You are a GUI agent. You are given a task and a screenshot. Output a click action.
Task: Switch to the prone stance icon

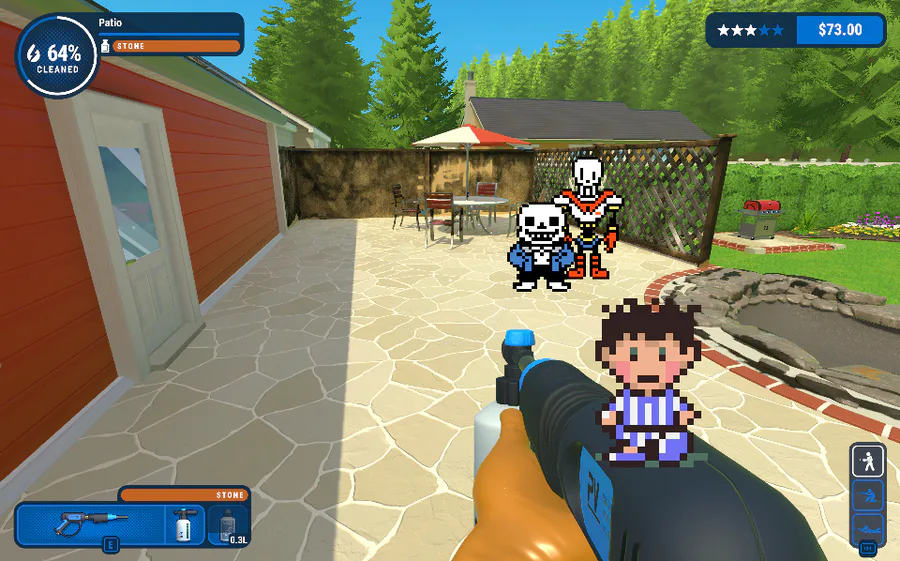[x=867, y=527]
